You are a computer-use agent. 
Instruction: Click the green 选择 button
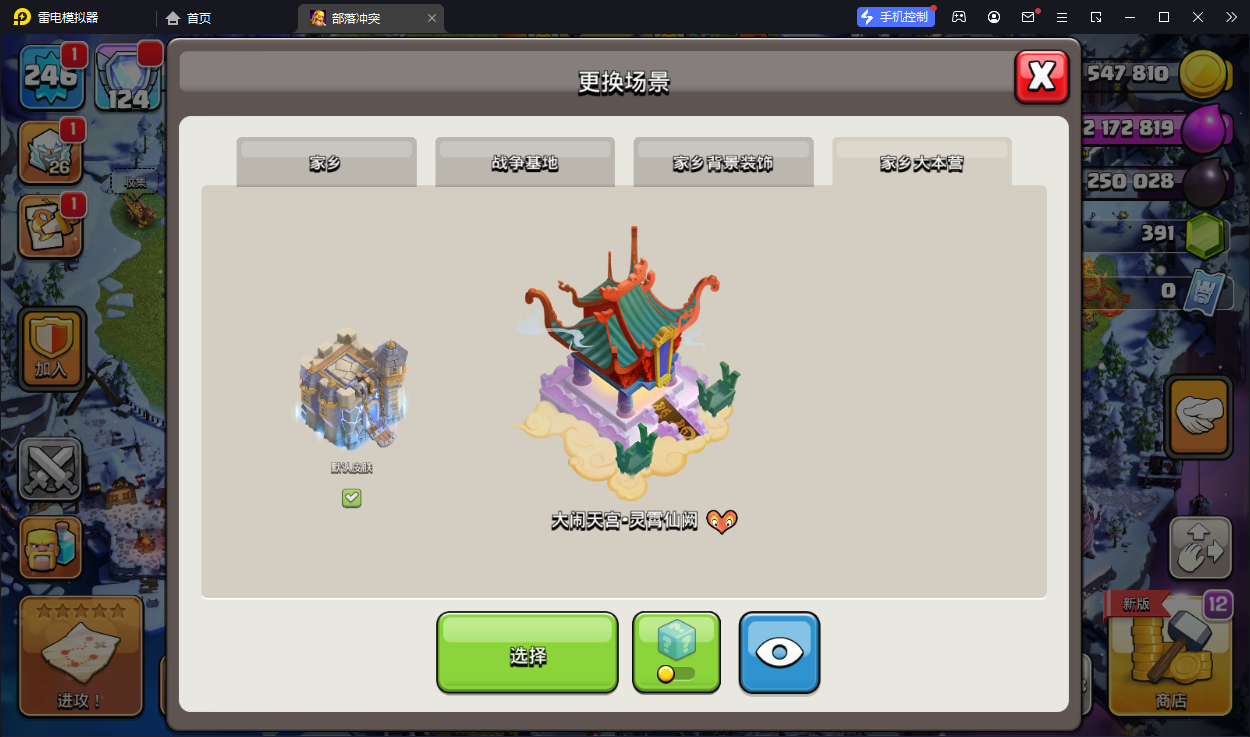(x=527, y=653)
